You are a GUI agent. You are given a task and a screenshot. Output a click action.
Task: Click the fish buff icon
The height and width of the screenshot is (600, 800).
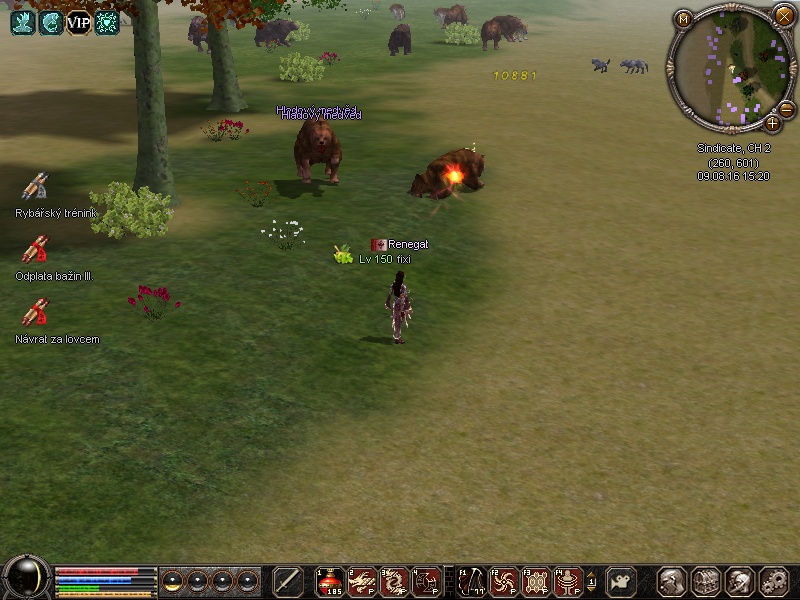50,22
